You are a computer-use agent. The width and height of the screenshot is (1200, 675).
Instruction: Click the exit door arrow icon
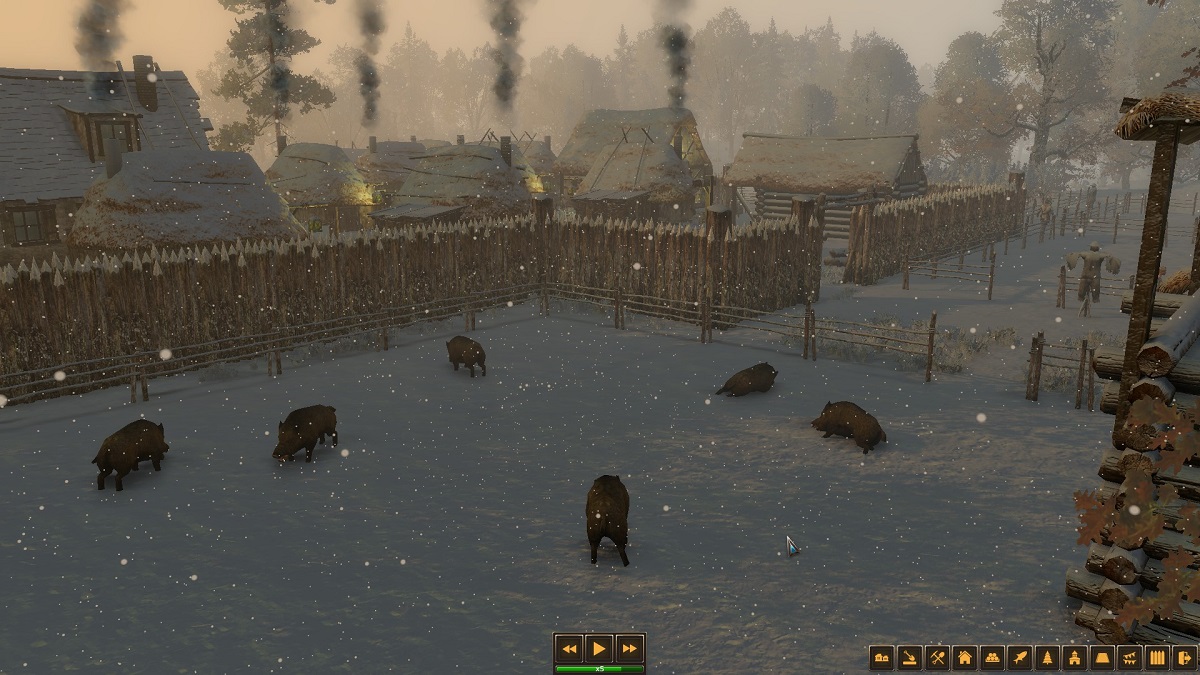[x=1184, y=657]
